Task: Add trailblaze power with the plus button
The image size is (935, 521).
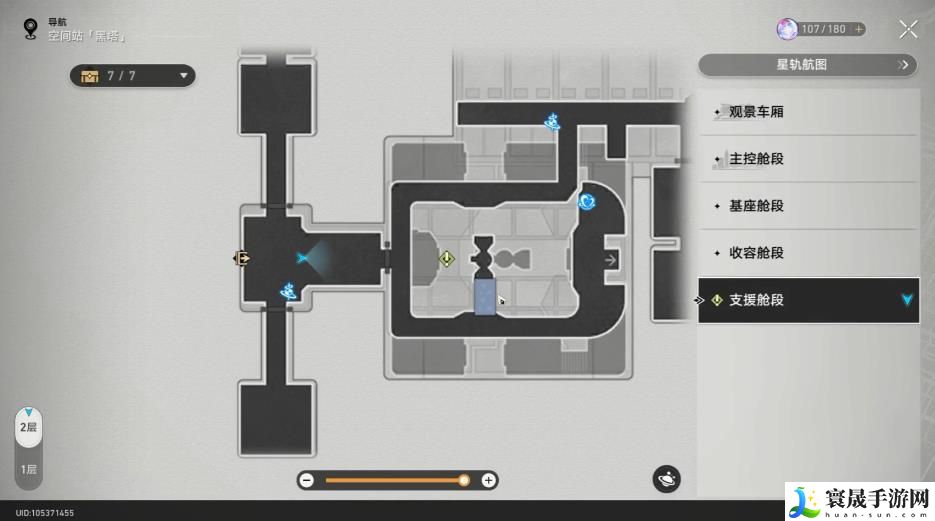Action: point(859,29)
